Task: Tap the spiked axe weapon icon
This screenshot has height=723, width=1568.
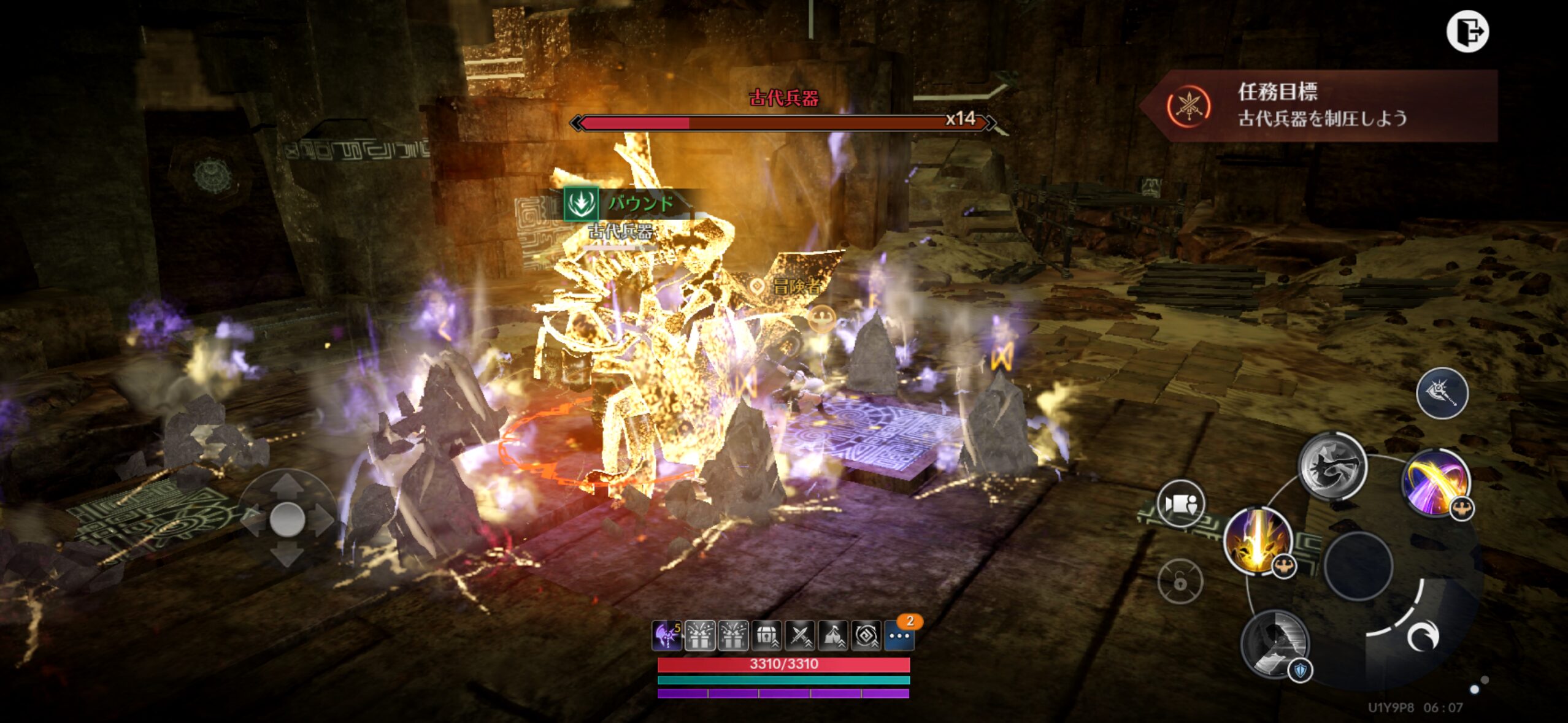Action: pos(1442,393)
